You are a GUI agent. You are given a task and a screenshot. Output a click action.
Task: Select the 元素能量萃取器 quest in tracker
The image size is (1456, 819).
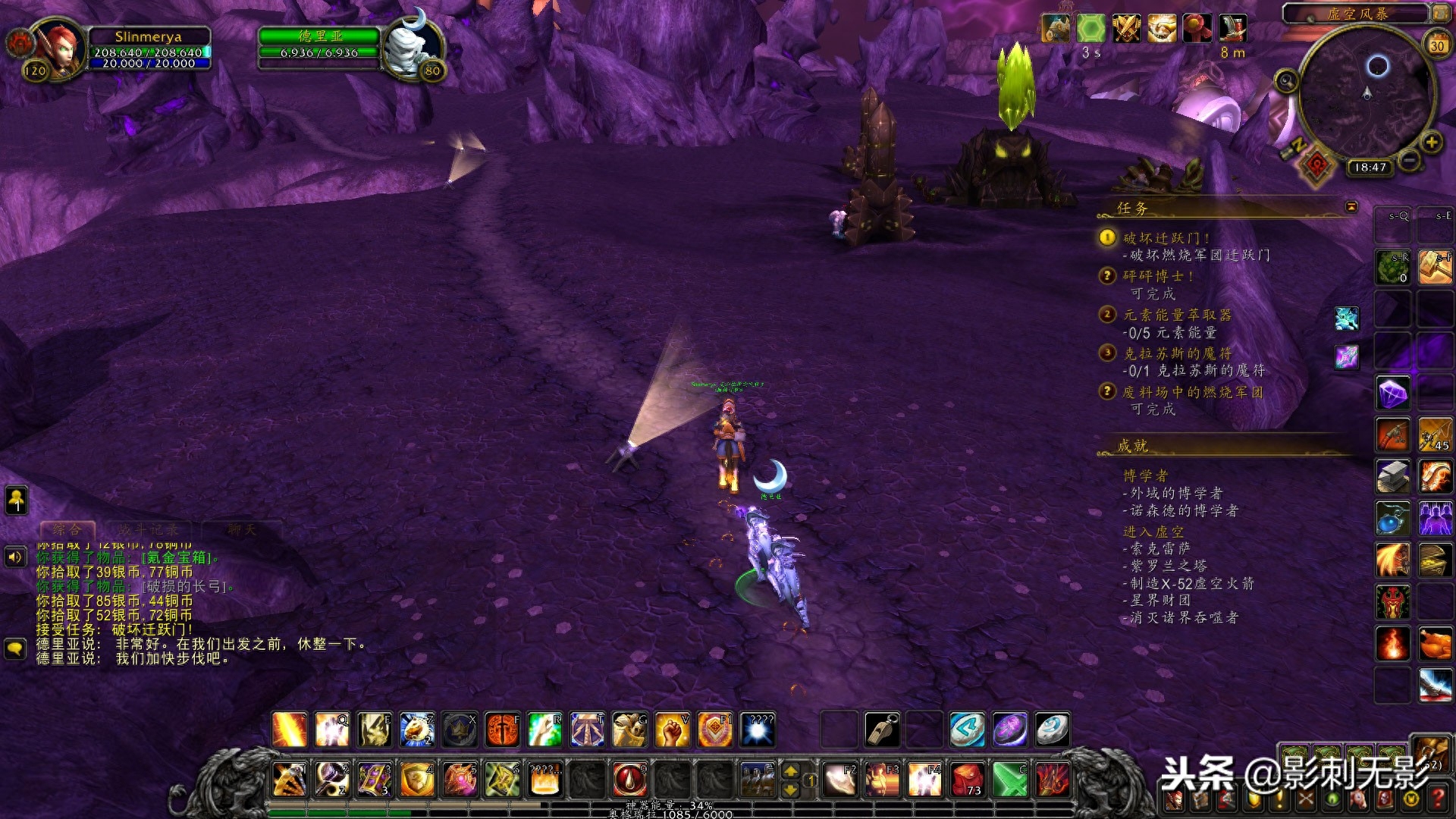tap(1177, 315)
